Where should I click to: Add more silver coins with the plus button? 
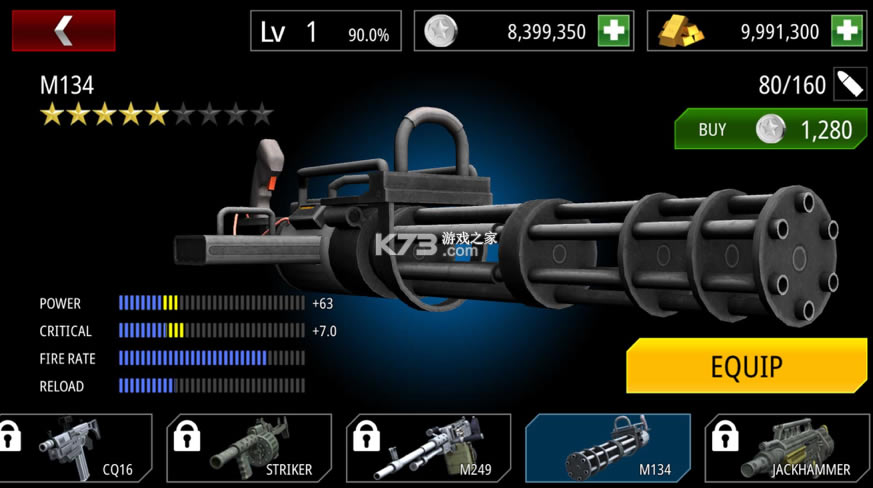tap(614, 31)
